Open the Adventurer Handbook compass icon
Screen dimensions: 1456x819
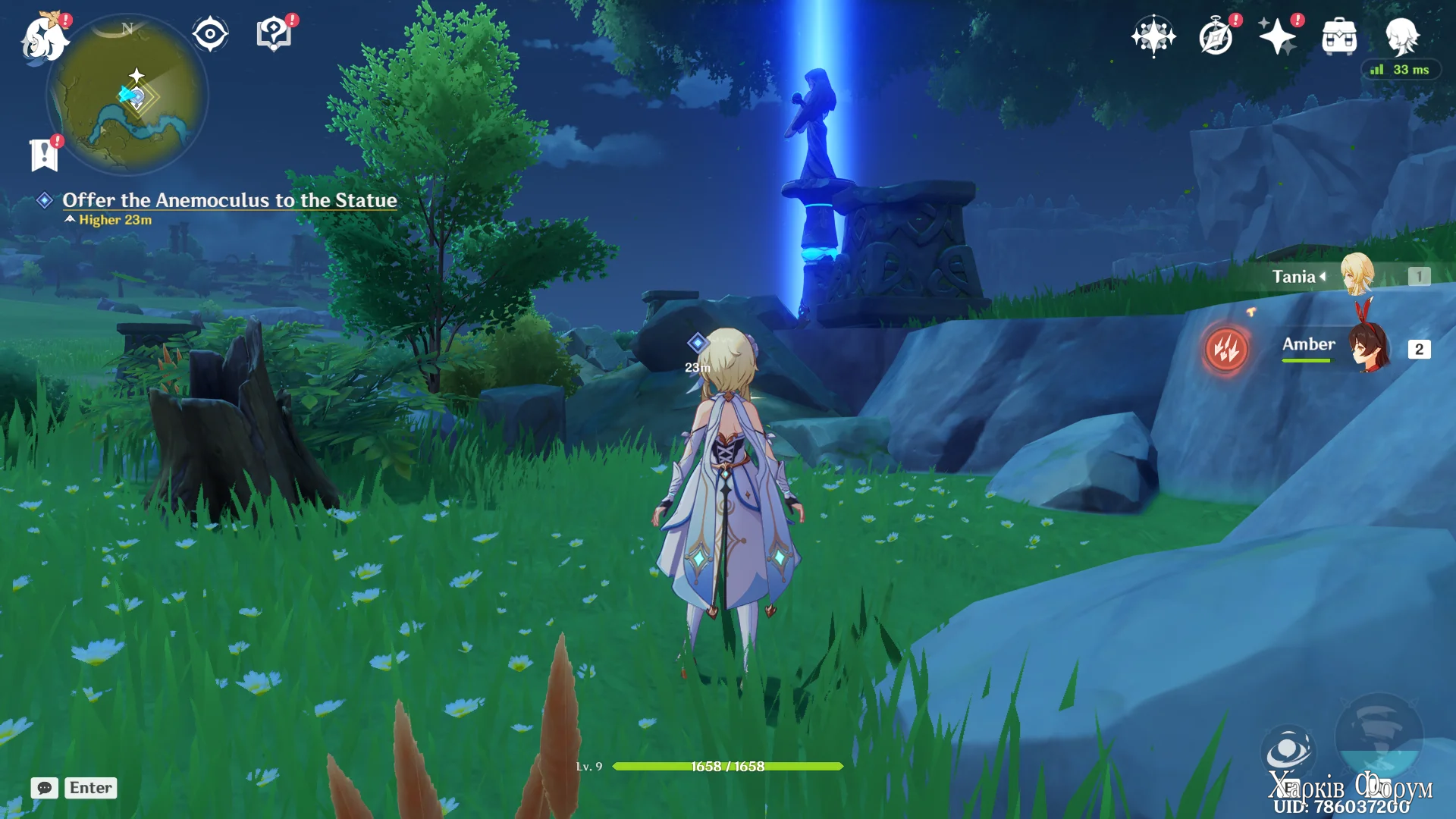point(1216,36)
